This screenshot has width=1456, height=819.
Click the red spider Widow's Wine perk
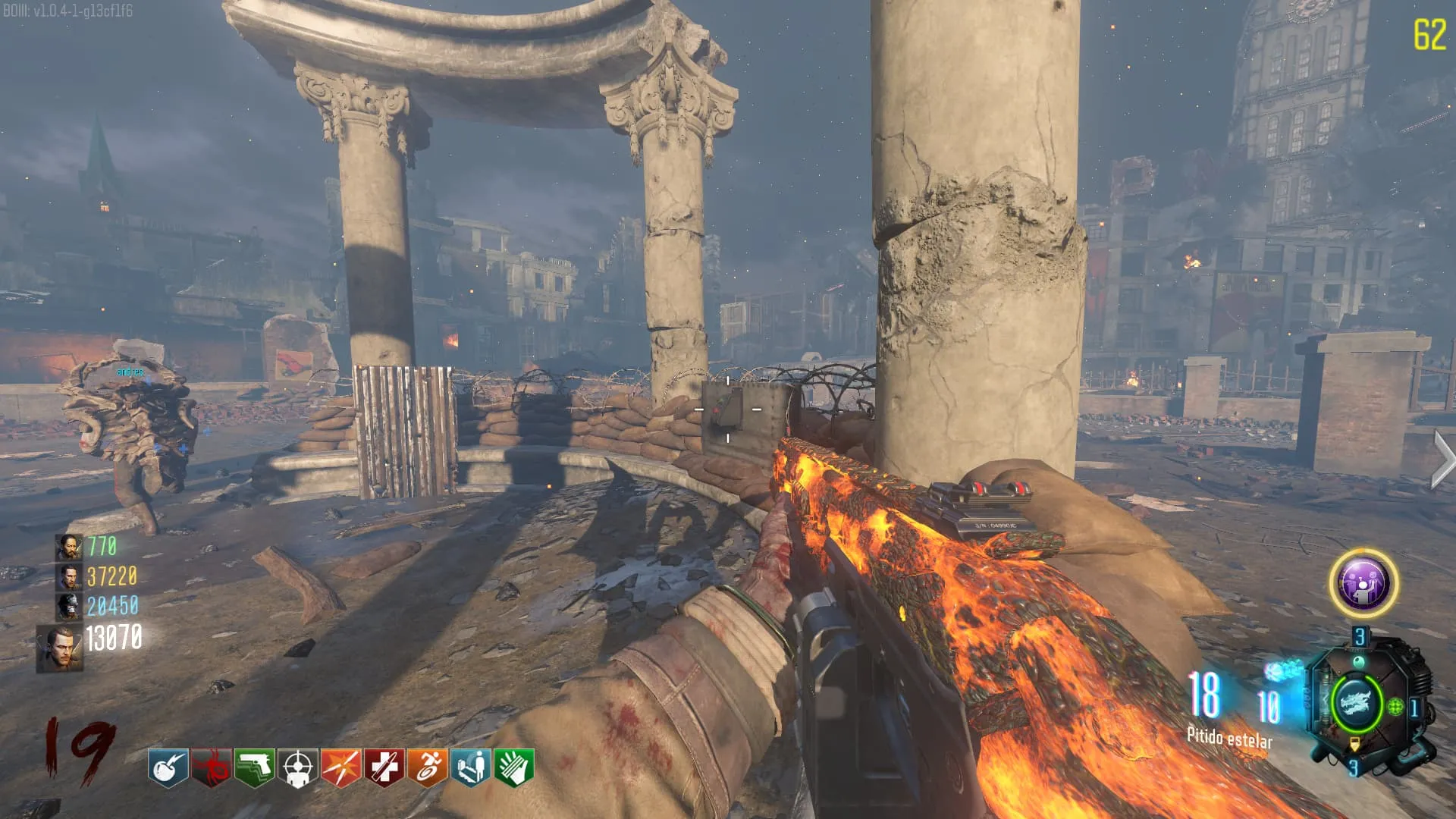coord(211,767)
